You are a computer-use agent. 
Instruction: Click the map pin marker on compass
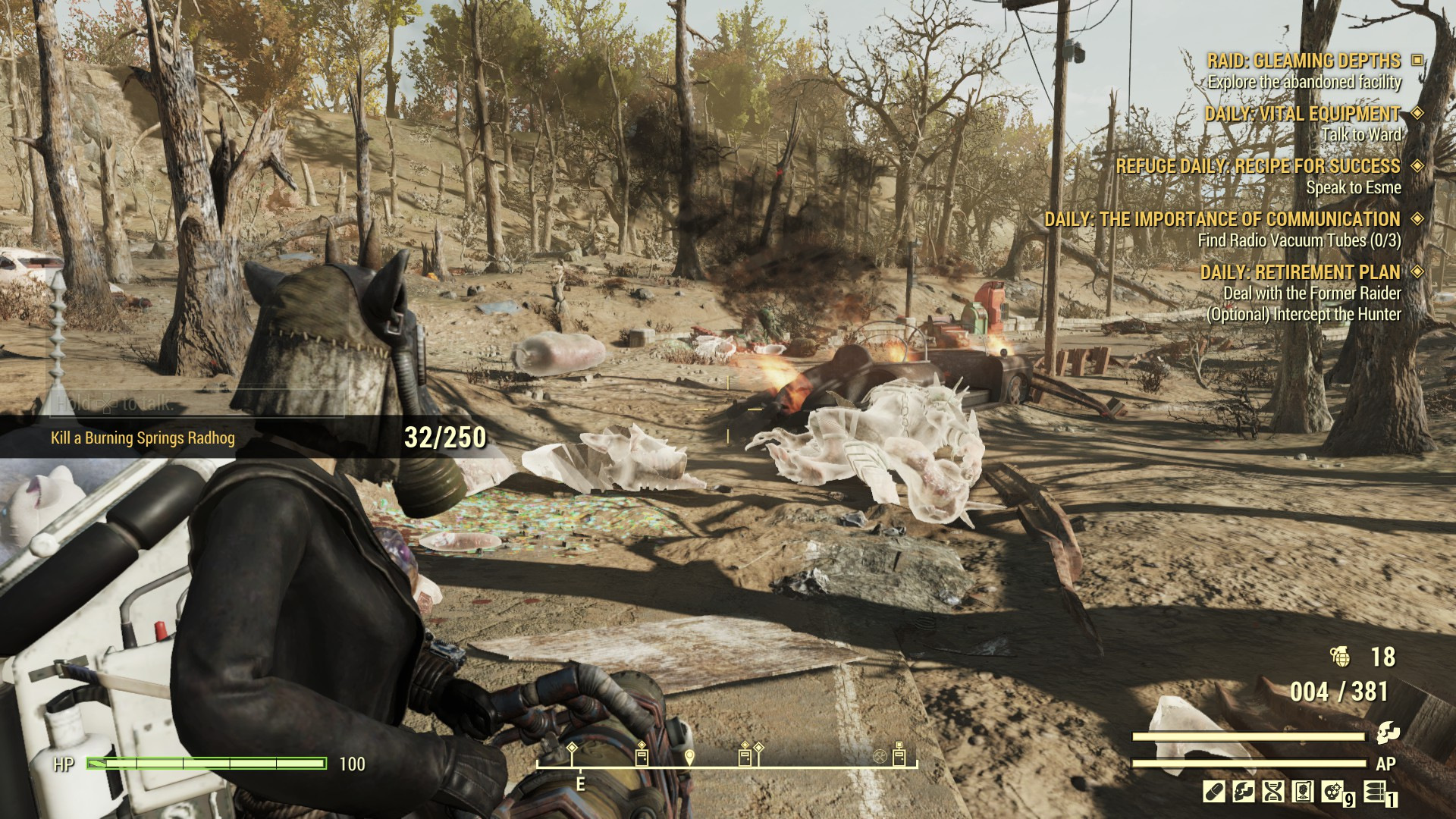pos(689,757)
